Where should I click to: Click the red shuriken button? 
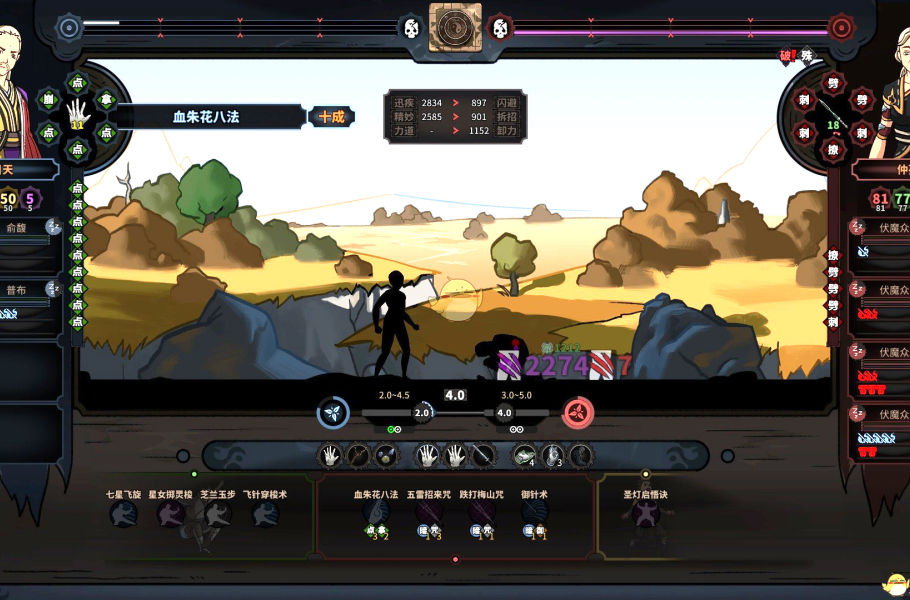(577, 412)
